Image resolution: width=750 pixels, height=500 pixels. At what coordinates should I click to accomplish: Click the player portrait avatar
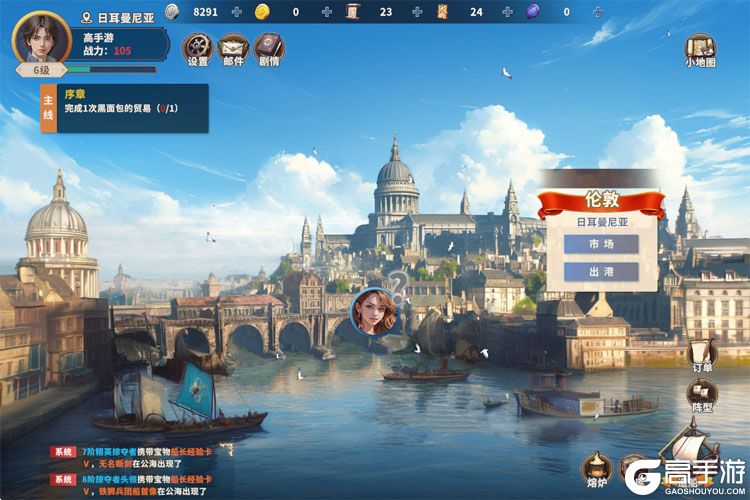41,38
